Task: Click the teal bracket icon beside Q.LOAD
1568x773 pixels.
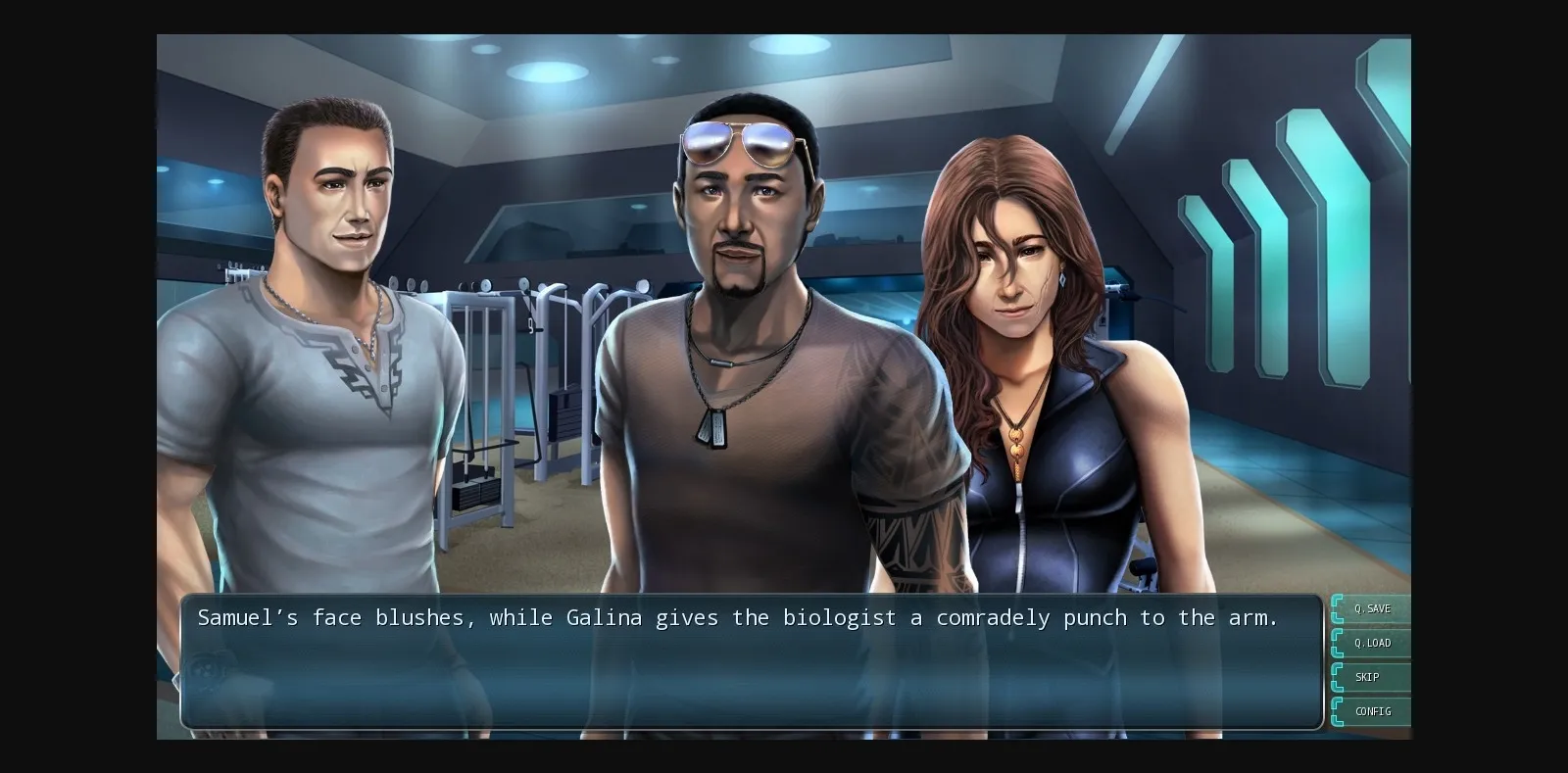Action: pos(1337,643)
